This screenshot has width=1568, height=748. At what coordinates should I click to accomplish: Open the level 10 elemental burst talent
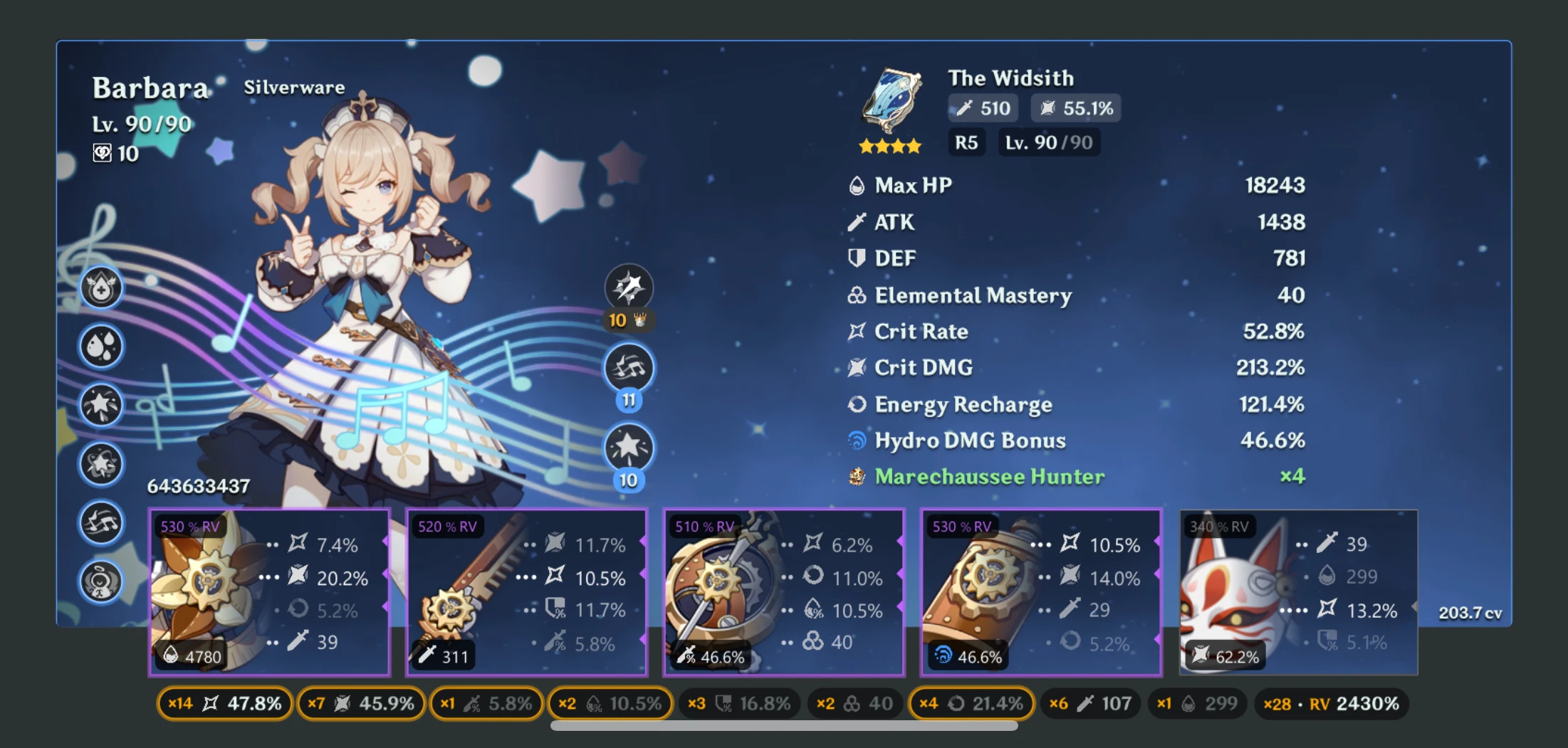click(629, 448)
